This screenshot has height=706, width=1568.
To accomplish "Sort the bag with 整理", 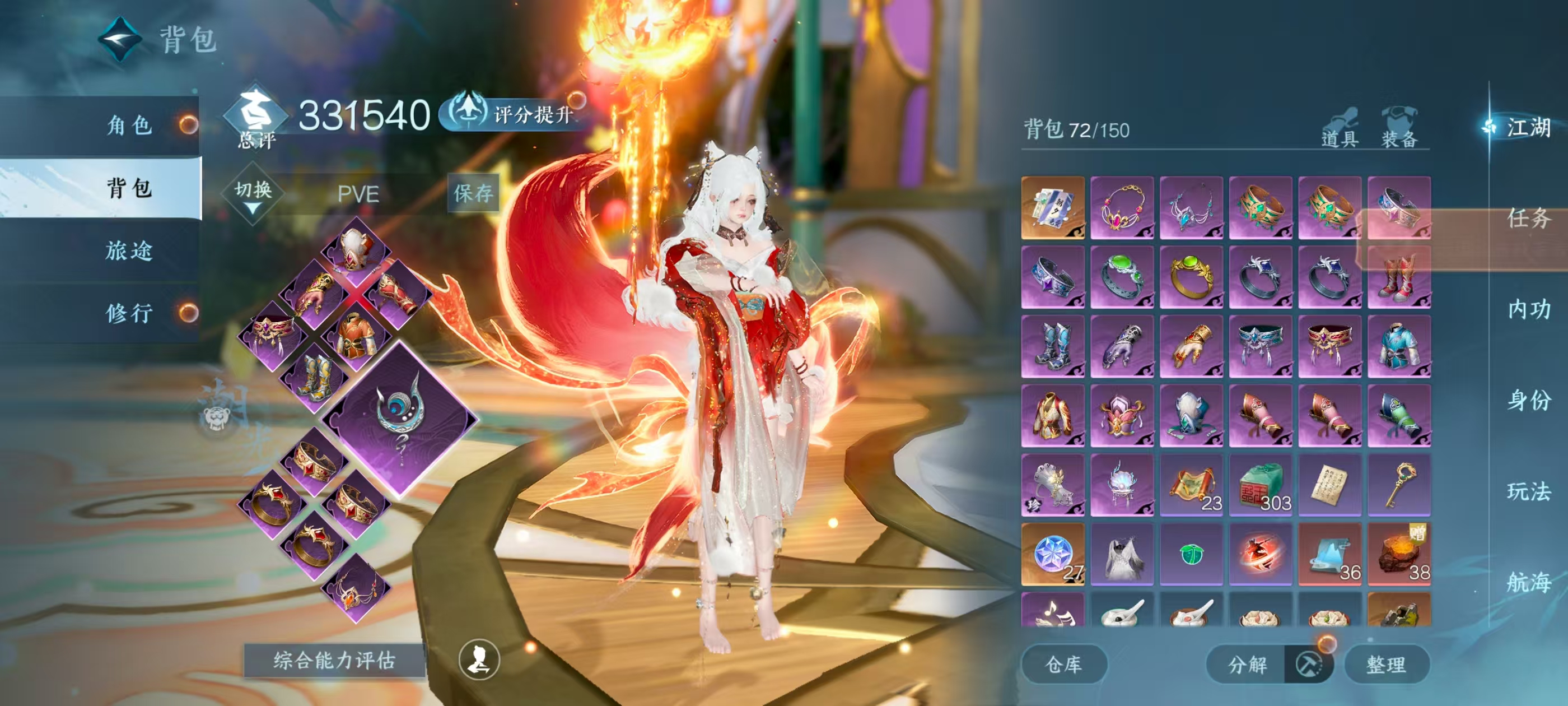I will point(1386,664).
